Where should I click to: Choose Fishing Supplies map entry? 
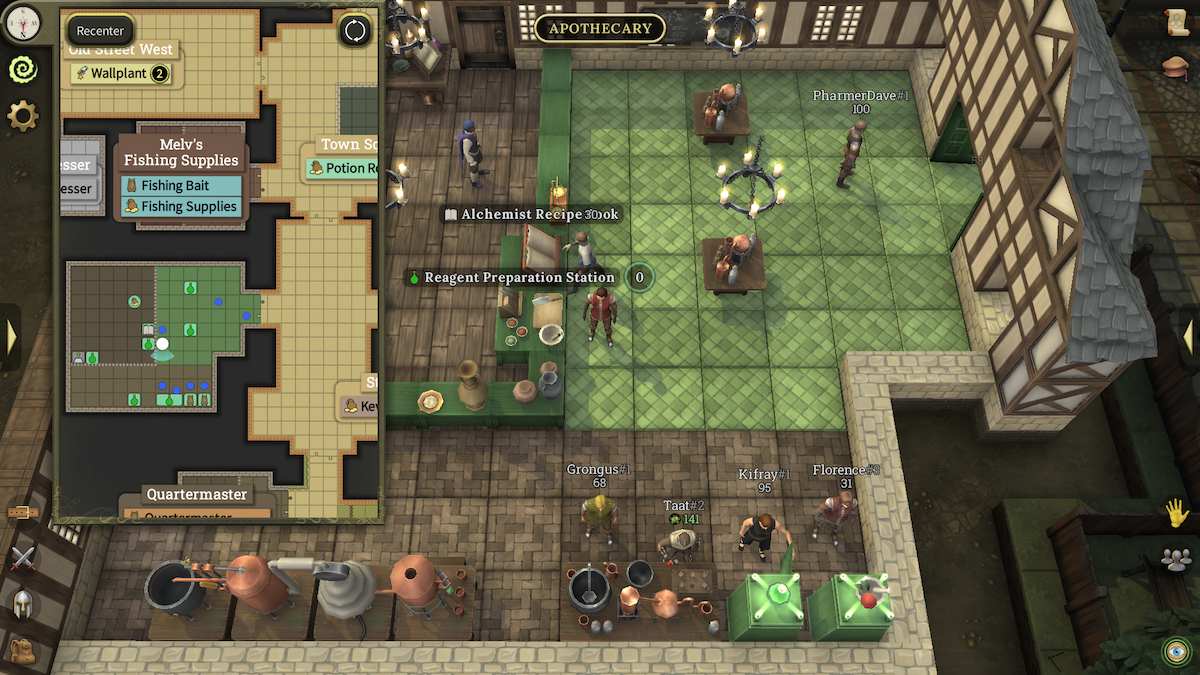tap(181, 207)
